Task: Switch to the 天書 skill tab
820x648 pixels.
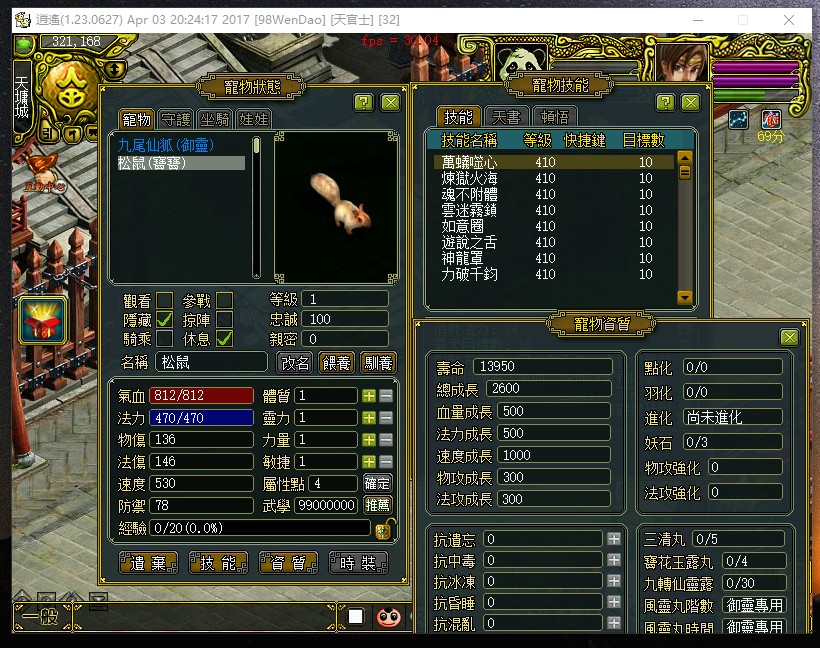Action: point(506,116)
